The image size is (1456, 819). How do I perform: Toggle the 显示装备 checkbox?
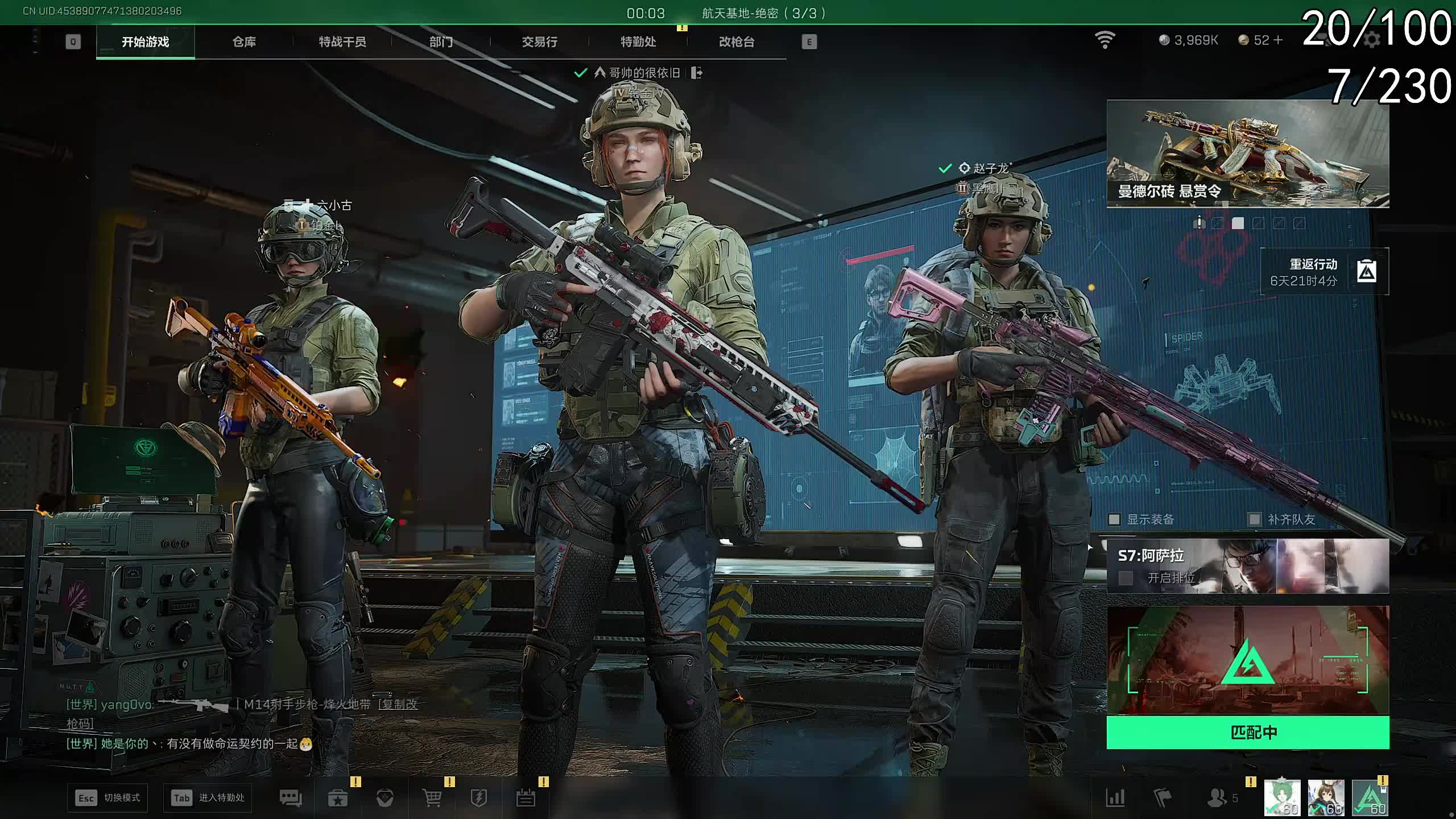1114,519
